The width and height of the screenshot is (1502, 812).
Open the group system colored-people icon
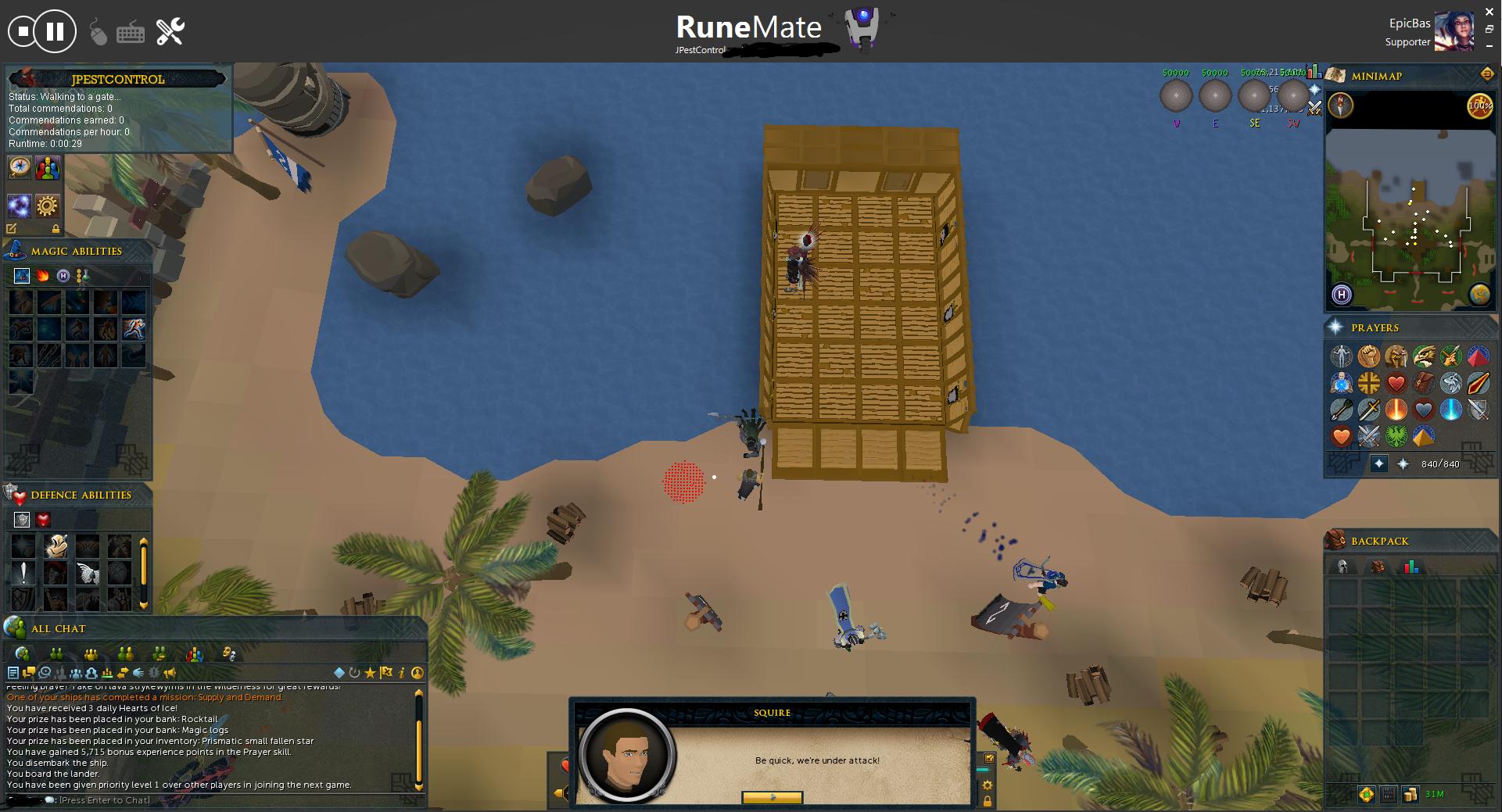point(48,167)
